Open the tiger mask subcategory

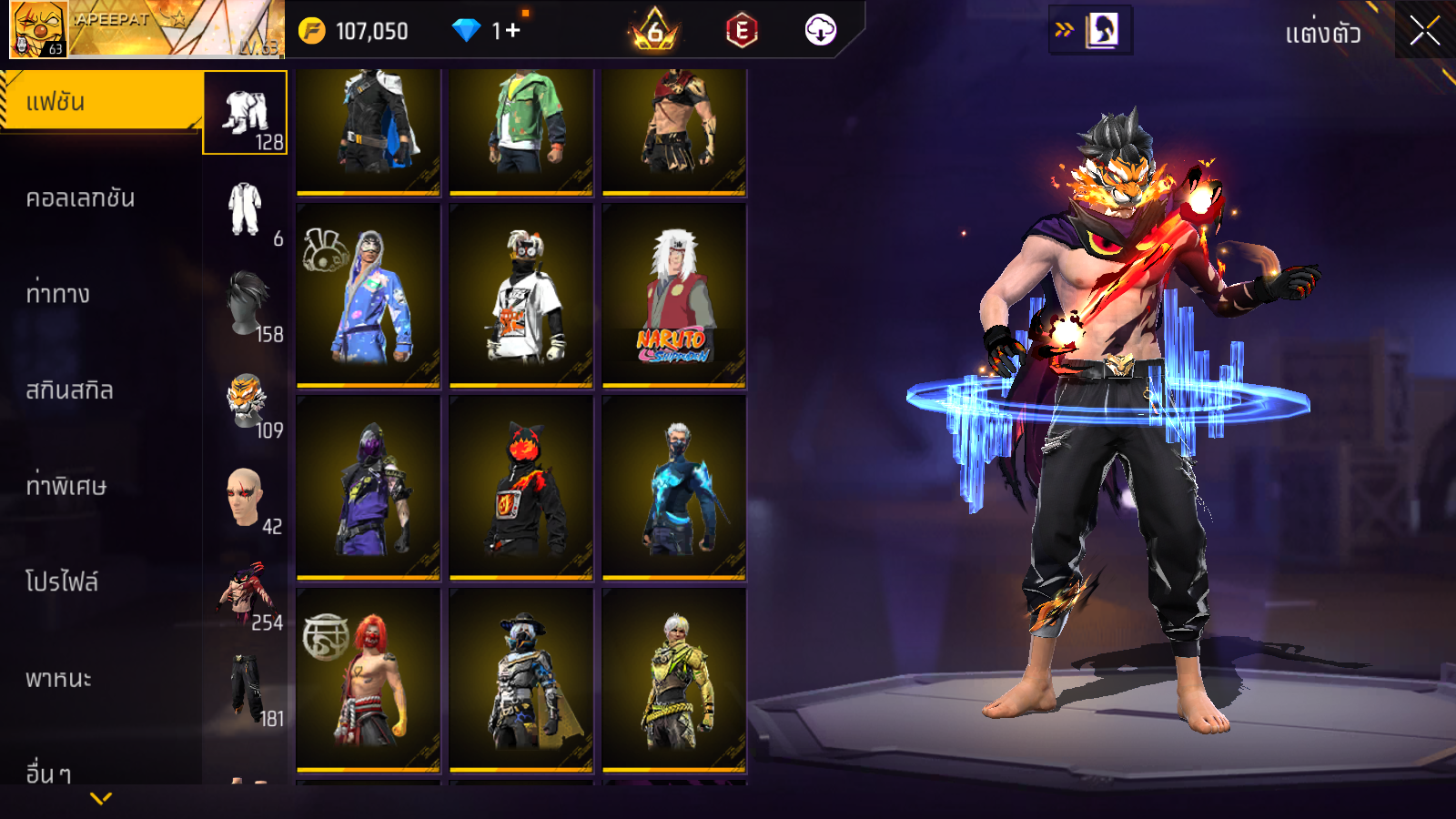coord(247,401)
